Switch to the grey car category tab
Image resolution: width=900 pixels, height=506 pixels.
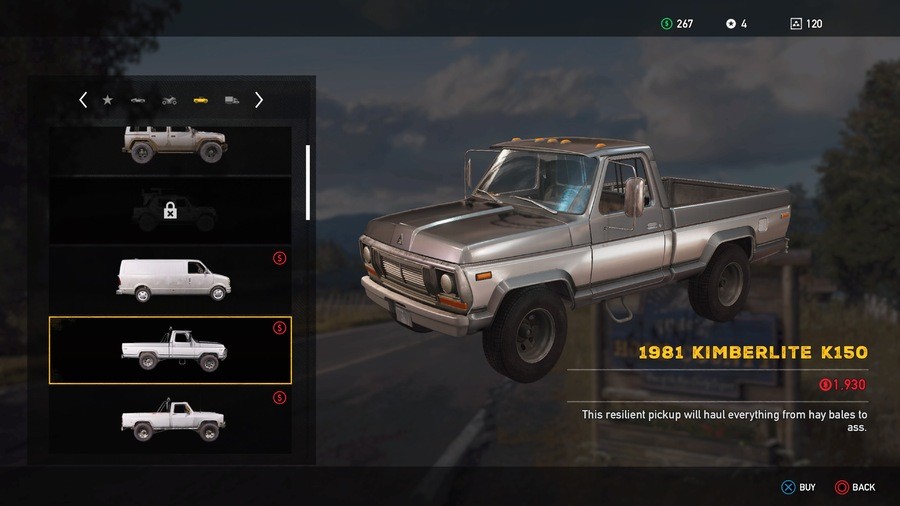coord(138,100)
